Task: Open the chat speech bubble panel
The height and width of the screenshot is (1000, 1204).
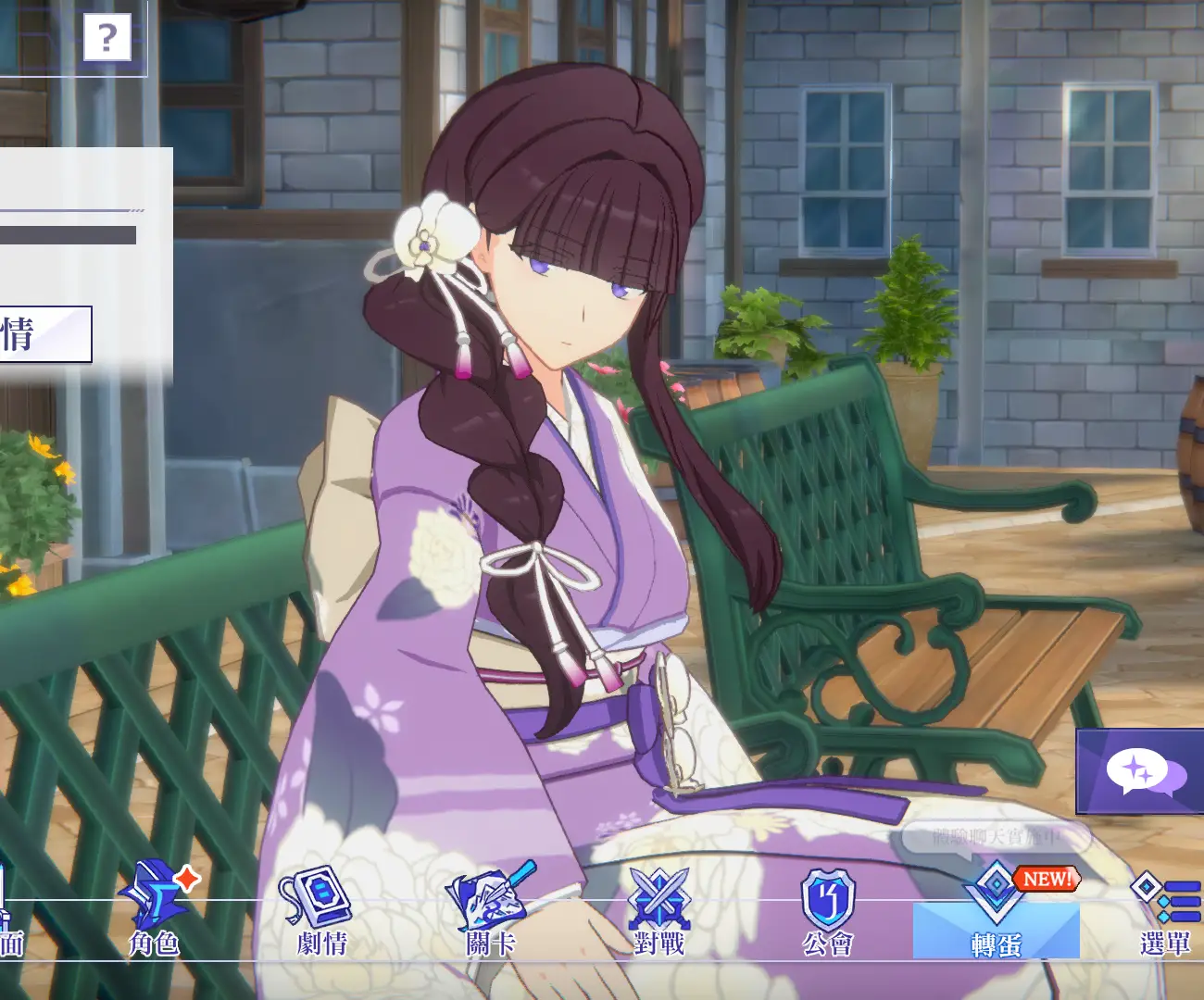Action: pyautogui.click(x=1143, y=771)
